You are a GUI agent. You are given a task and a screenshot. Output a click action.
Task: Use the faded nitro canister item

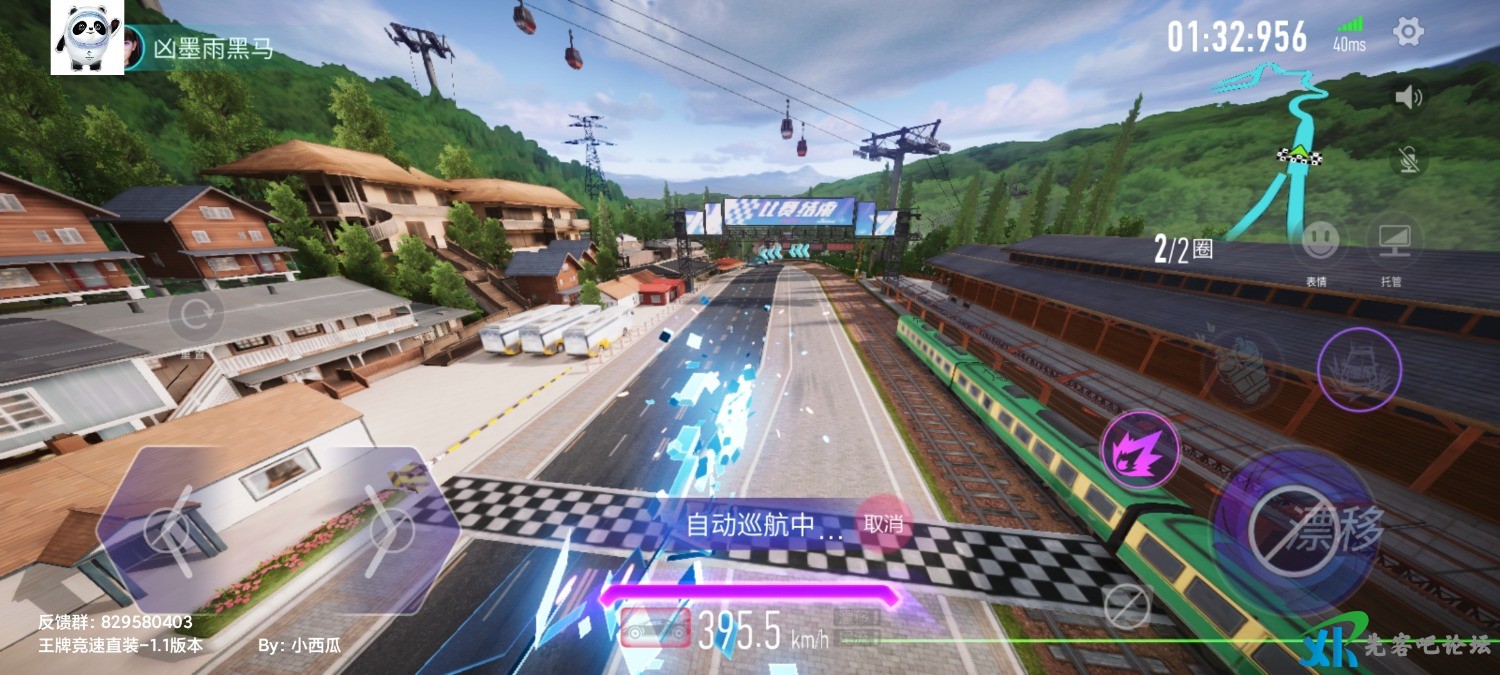pyautogui.click(x=1242, y=369)
